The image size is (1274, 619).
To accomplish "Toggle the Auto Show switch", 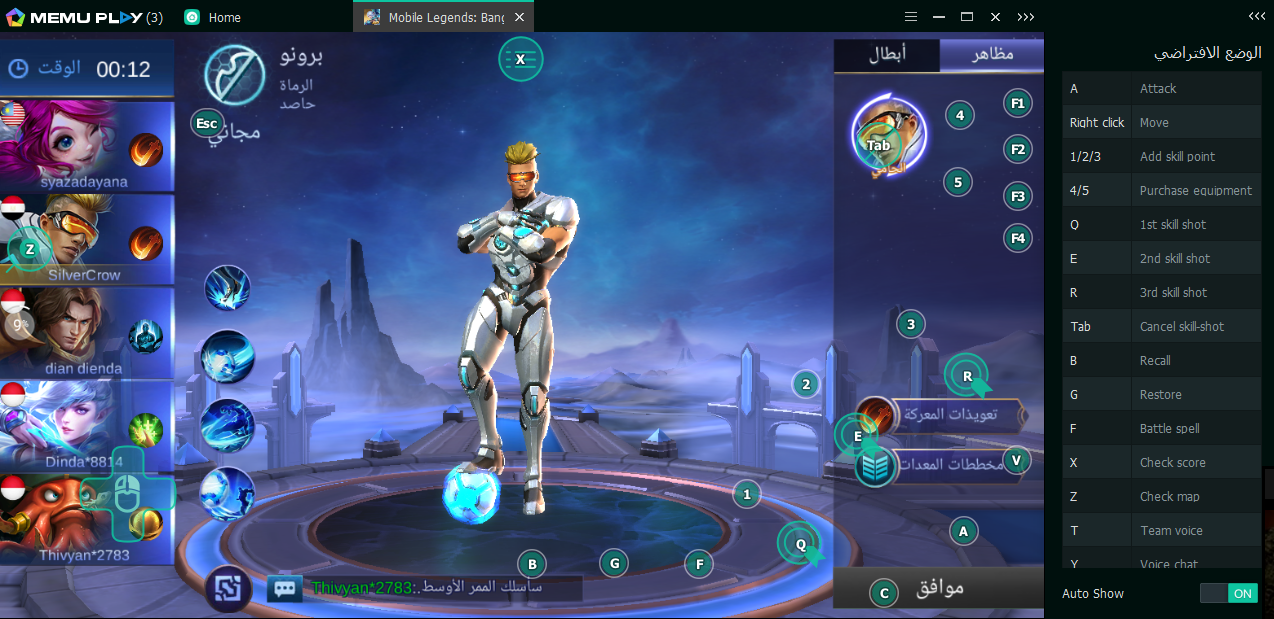I will [x=1228, y=593].
